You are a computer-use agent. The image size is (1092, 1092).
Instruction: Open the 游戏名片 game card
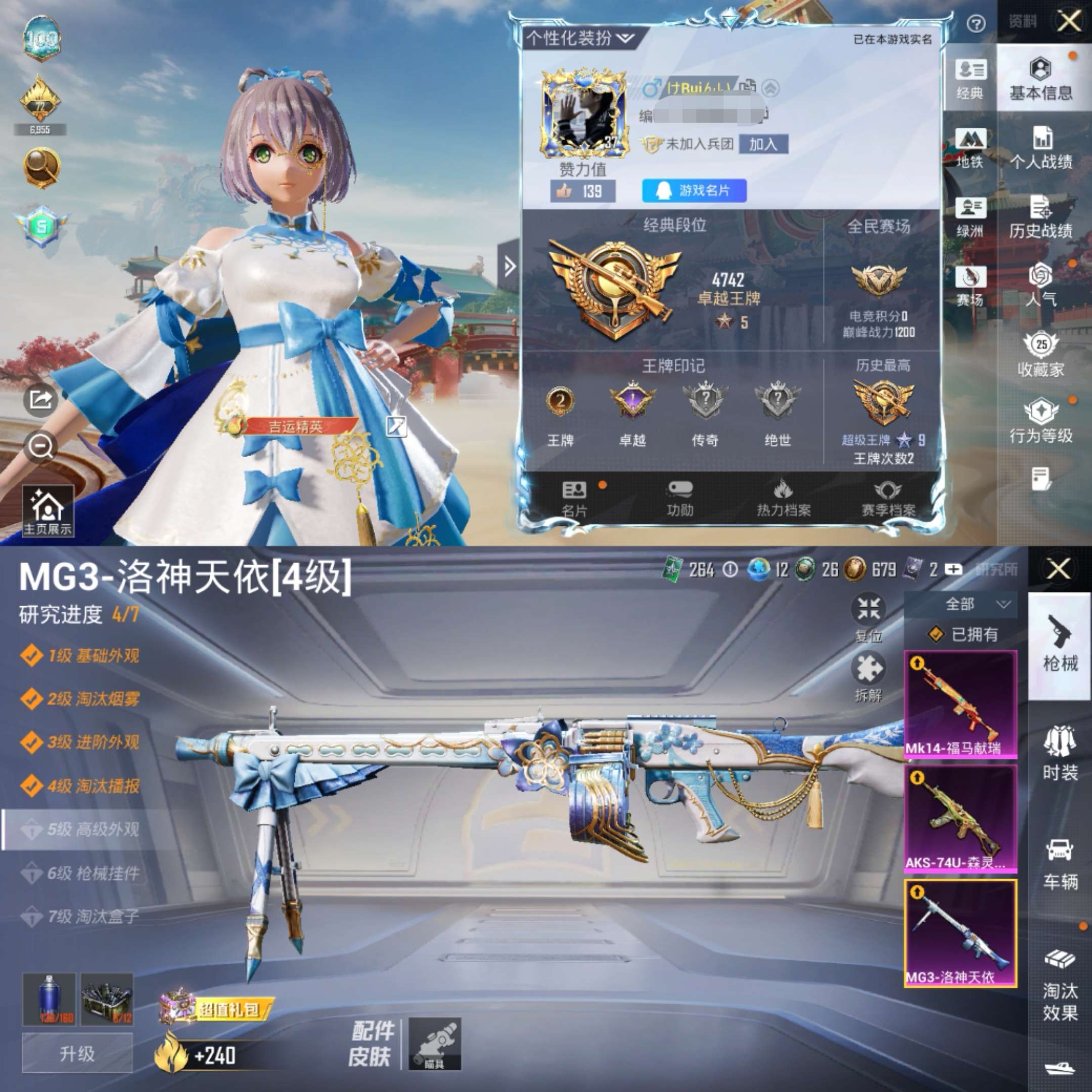694,191
